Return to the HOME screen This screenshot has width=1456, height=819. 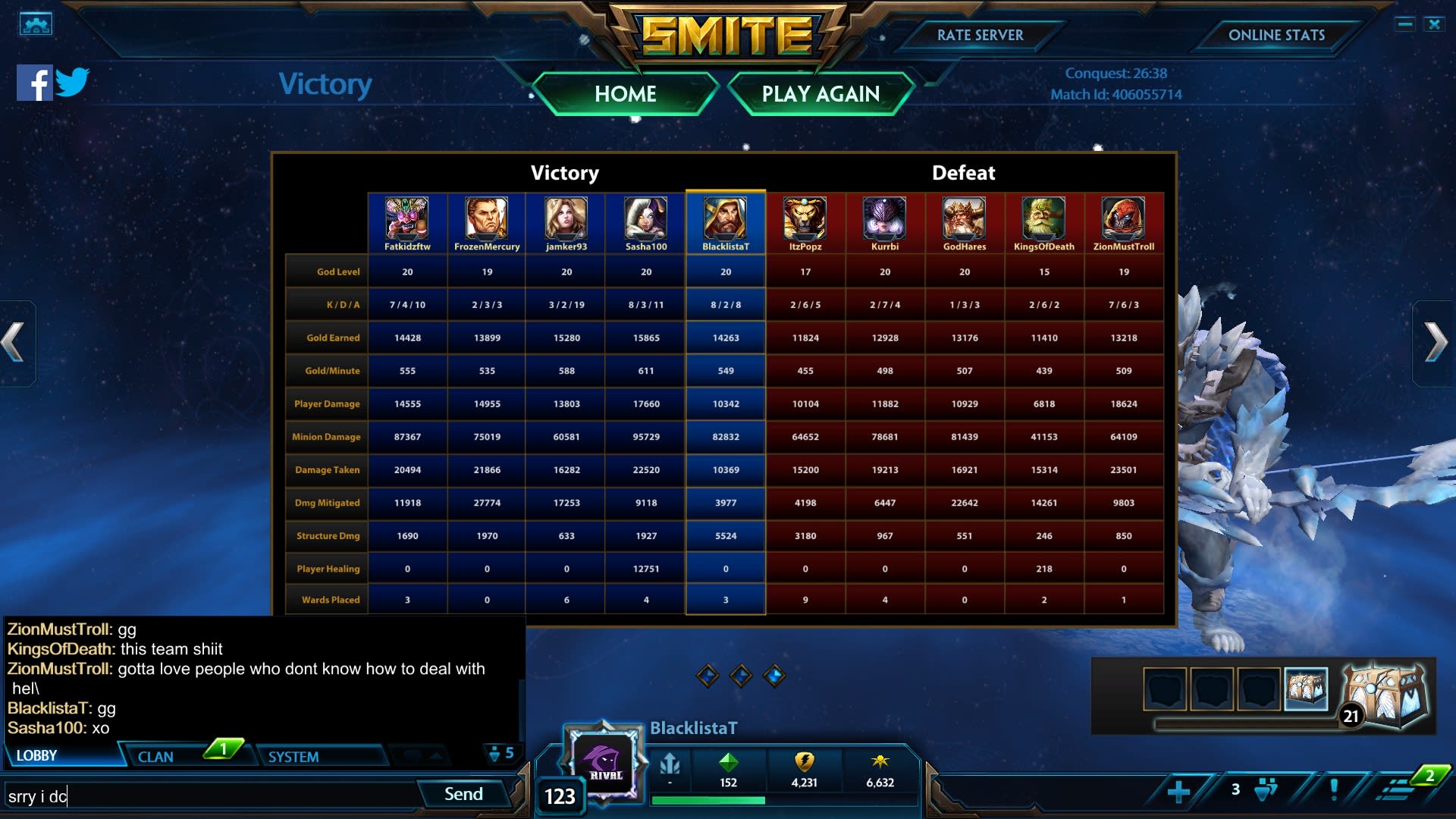(x=625, y=94)
